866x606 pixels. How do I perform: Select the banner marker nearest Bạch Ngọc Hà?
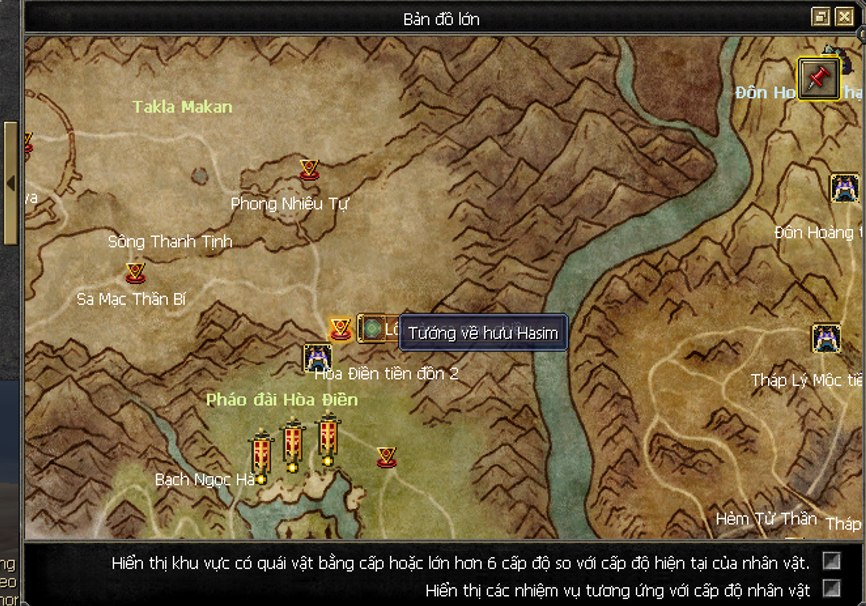[x=262, y=456]
